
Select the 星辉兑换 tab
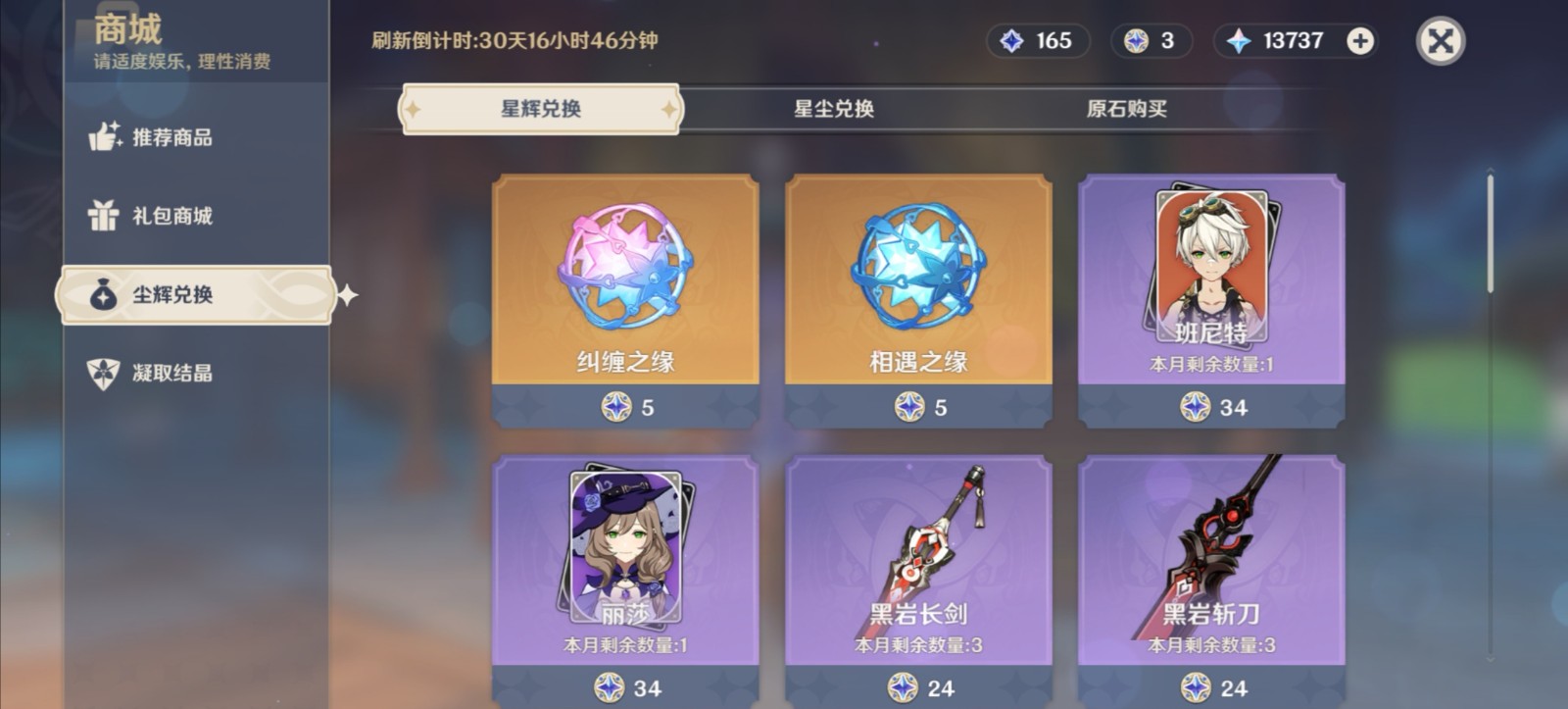point(538,111)
